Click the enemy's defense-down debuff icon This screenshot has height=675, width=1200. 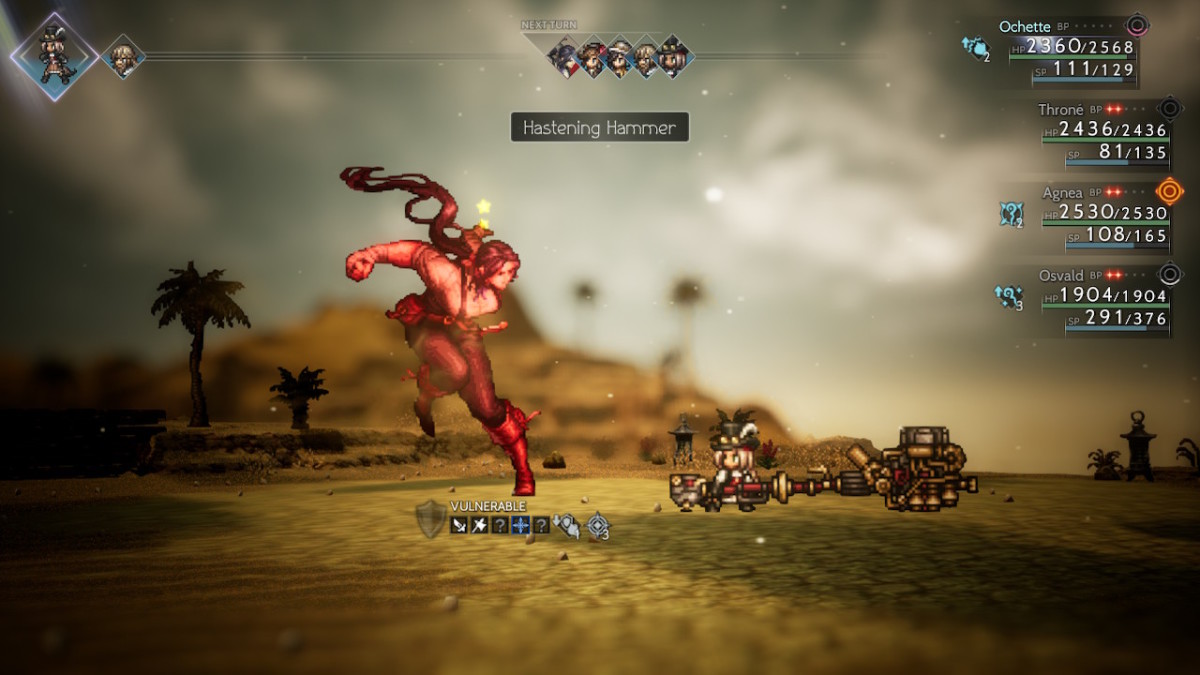(x=567, y=524)
